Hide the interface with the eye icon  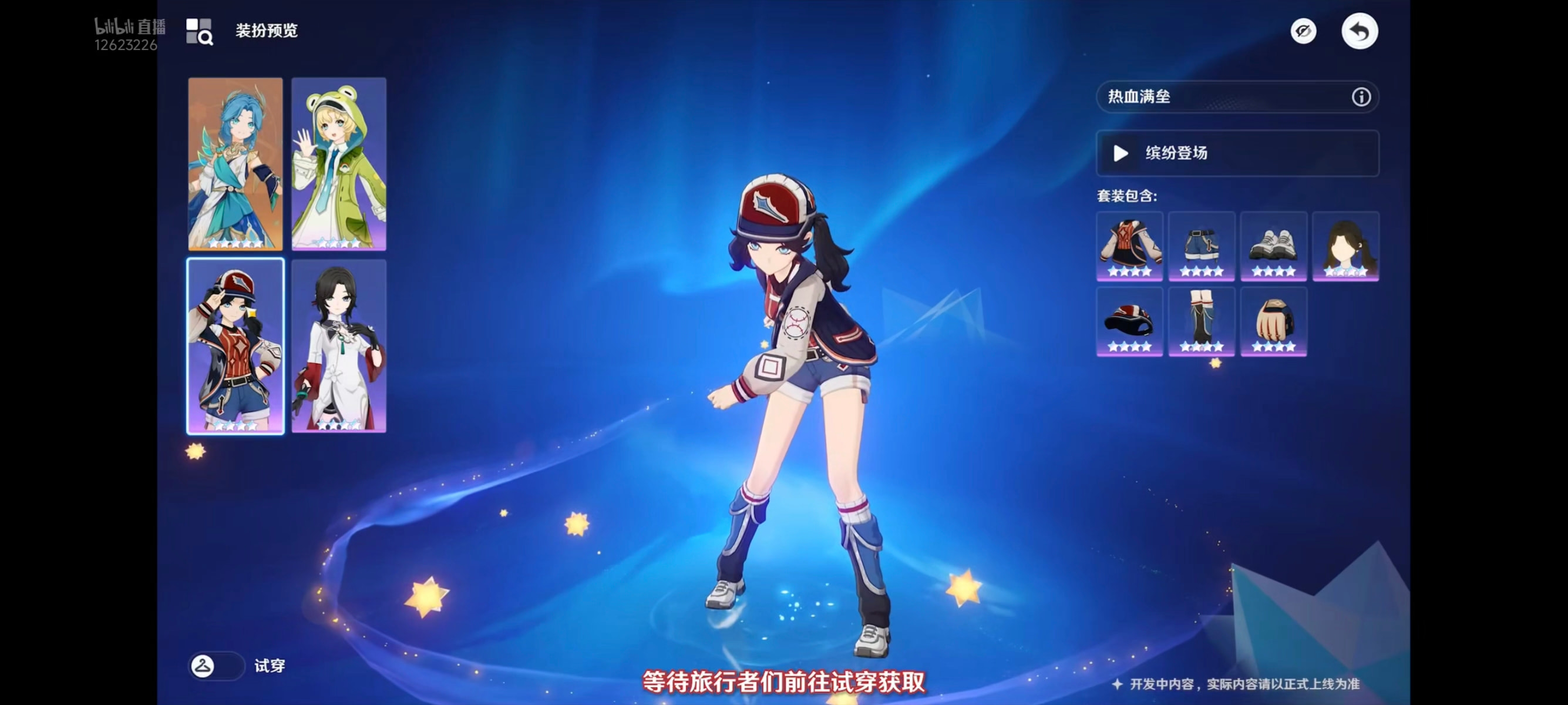(1303, 31)
